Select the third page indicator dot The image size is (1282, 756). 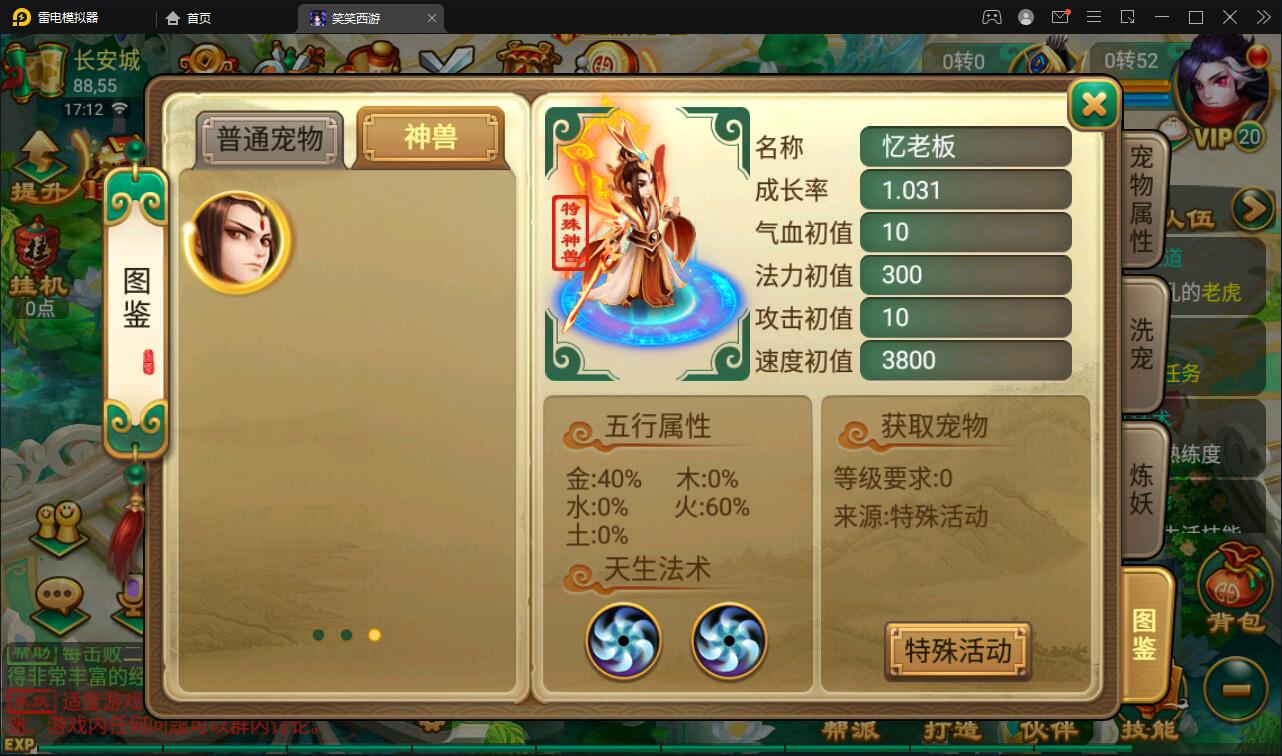pyautogui.click(x=375, y=634)
